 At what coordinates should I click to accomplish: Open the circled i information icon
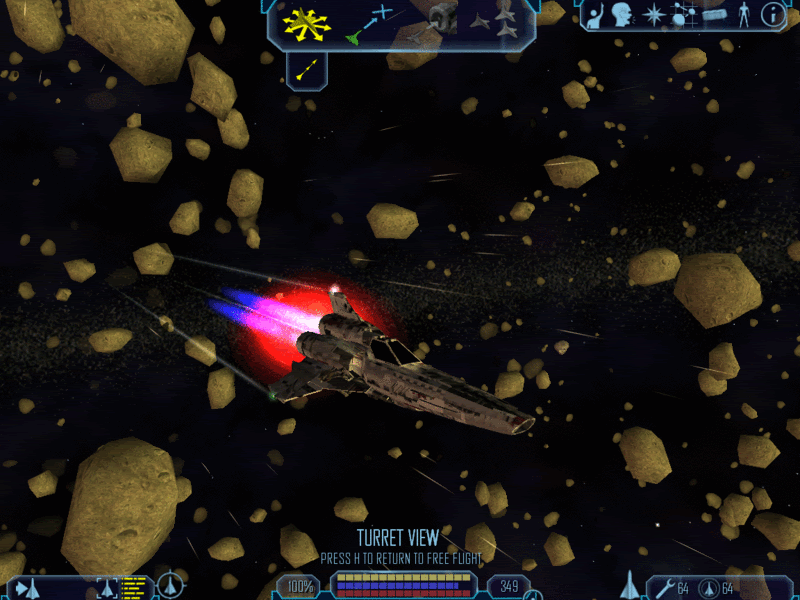point(772,15)
